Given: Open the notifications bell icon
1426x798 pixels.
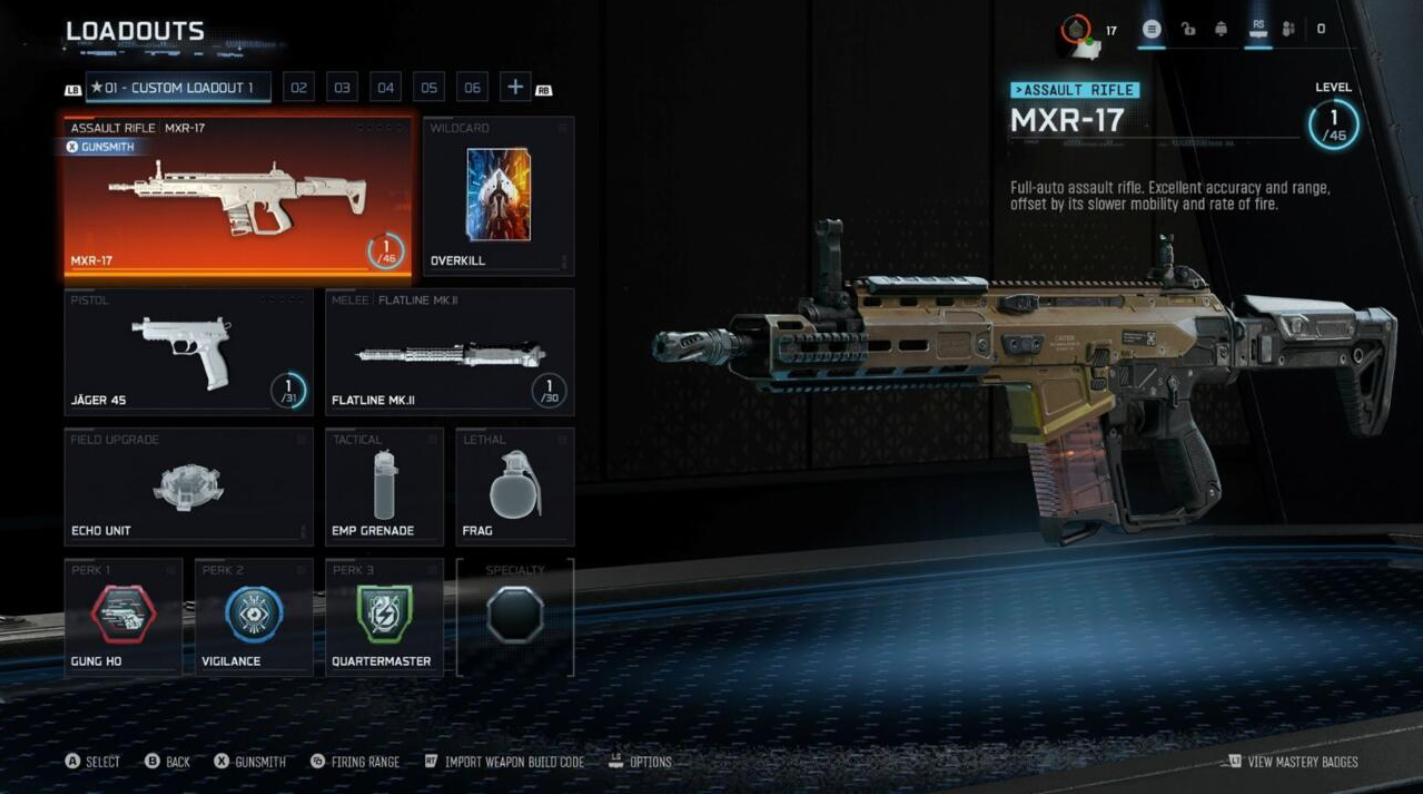Looking at the screenshot, I should click(1220, 29).
